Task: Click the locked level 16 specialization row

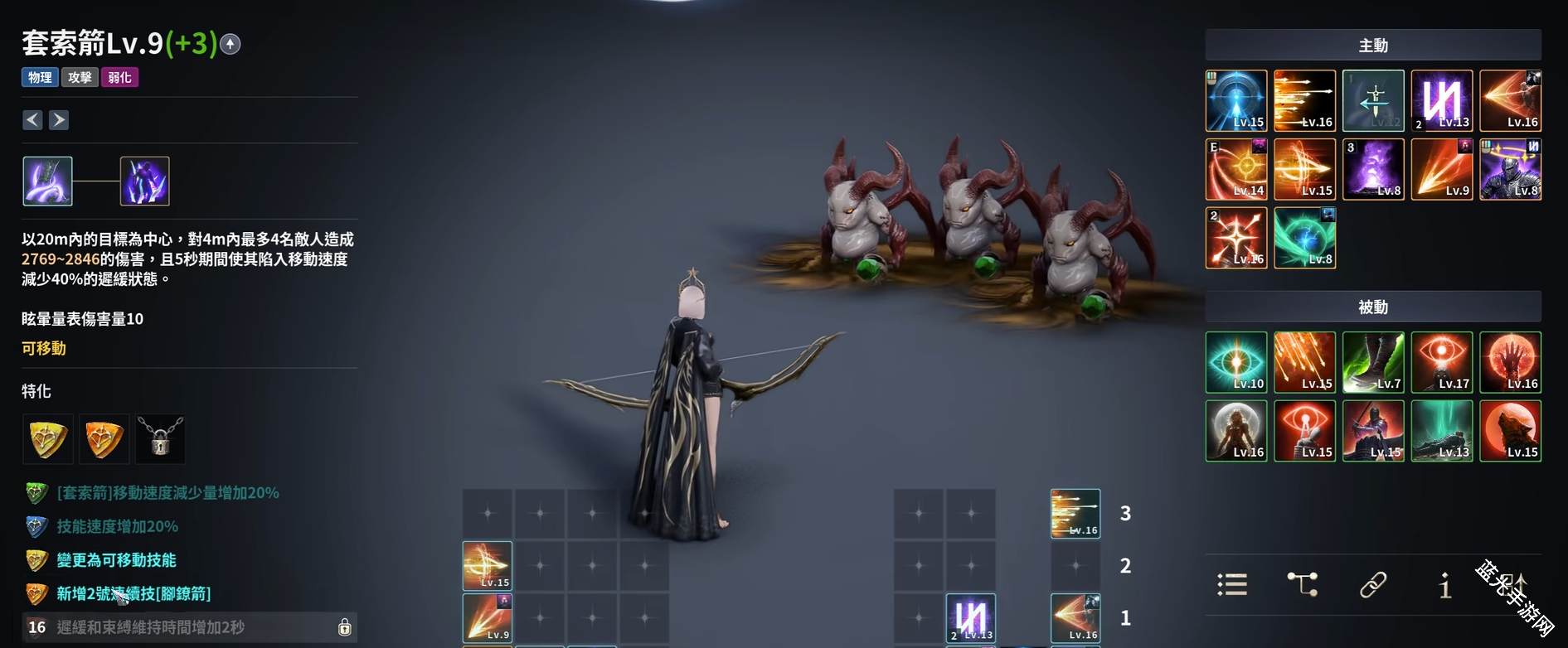Action: coord(189,627)
